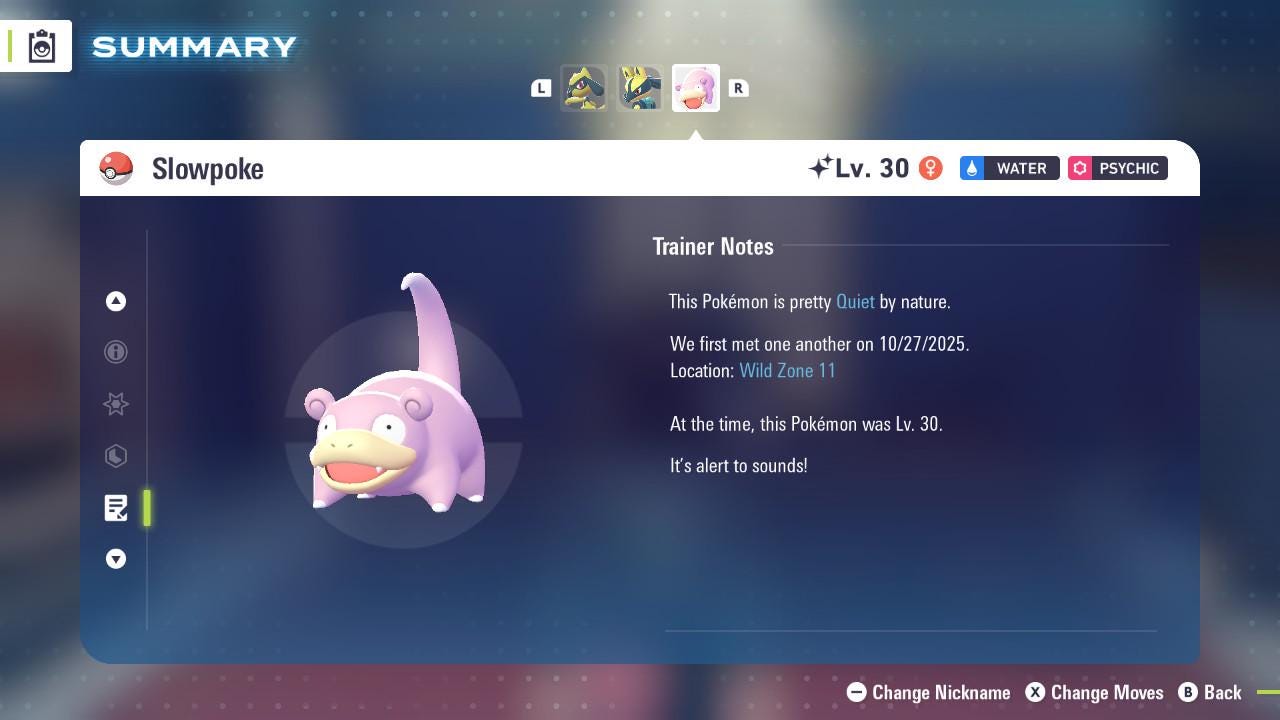
Task: Switch to Lucario's summary tab
Action: click(640, 87)
